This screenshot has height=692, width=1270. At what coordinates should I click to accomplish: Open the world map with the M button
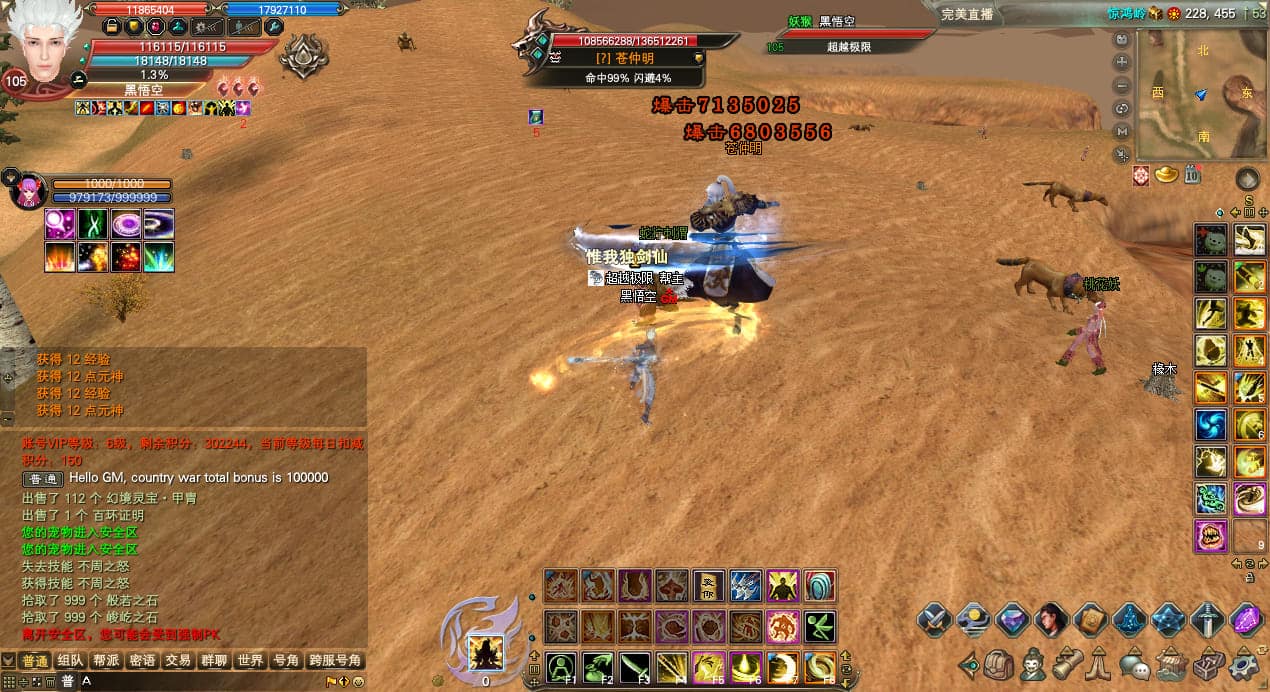[1122, 131]
